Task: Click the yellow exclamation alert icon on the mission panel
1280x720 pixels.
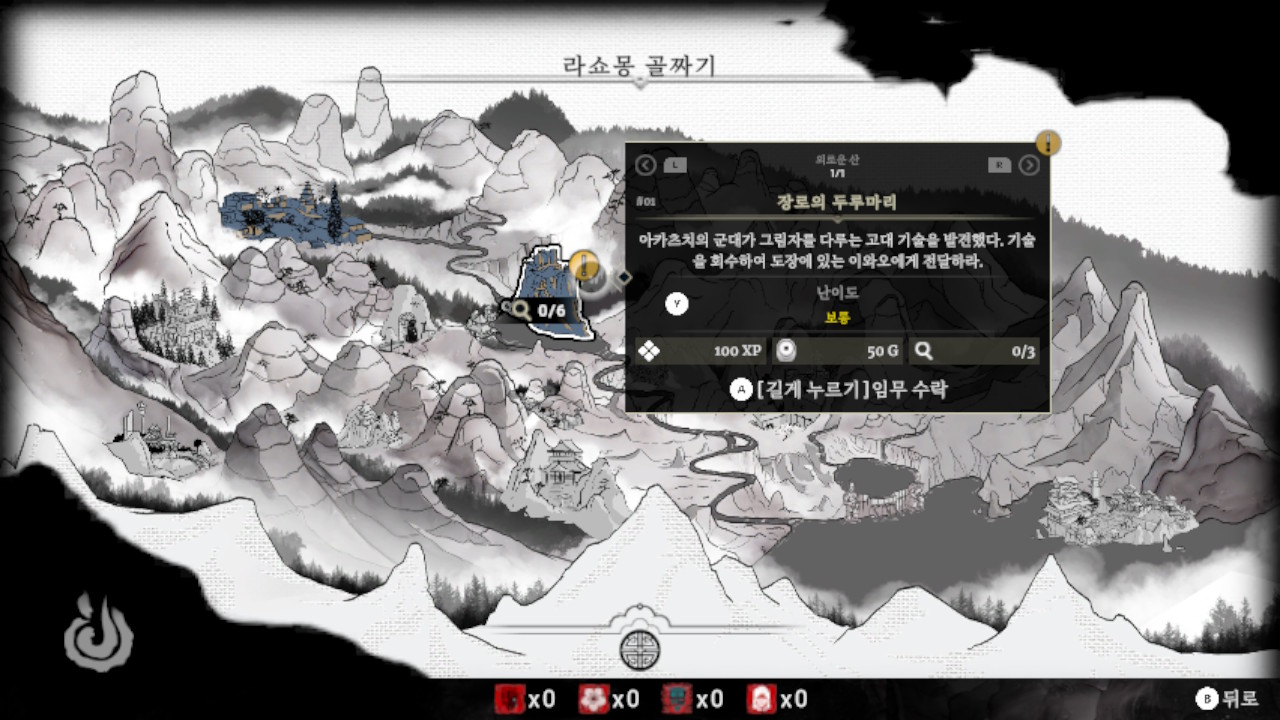Action: coord(1048,144)
